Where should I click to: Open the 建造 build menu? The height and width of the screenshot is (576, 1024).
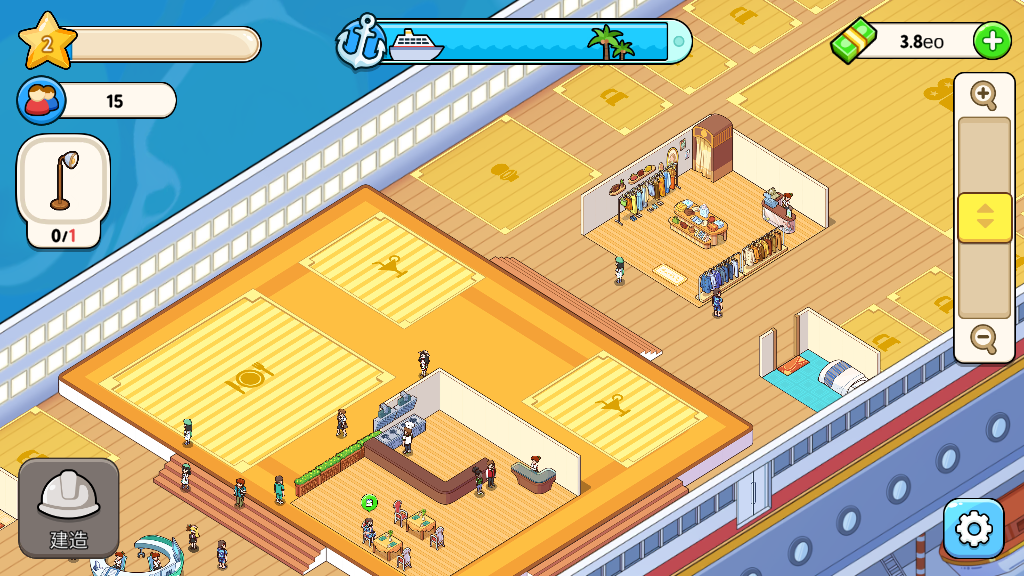(x=68, y=508)
